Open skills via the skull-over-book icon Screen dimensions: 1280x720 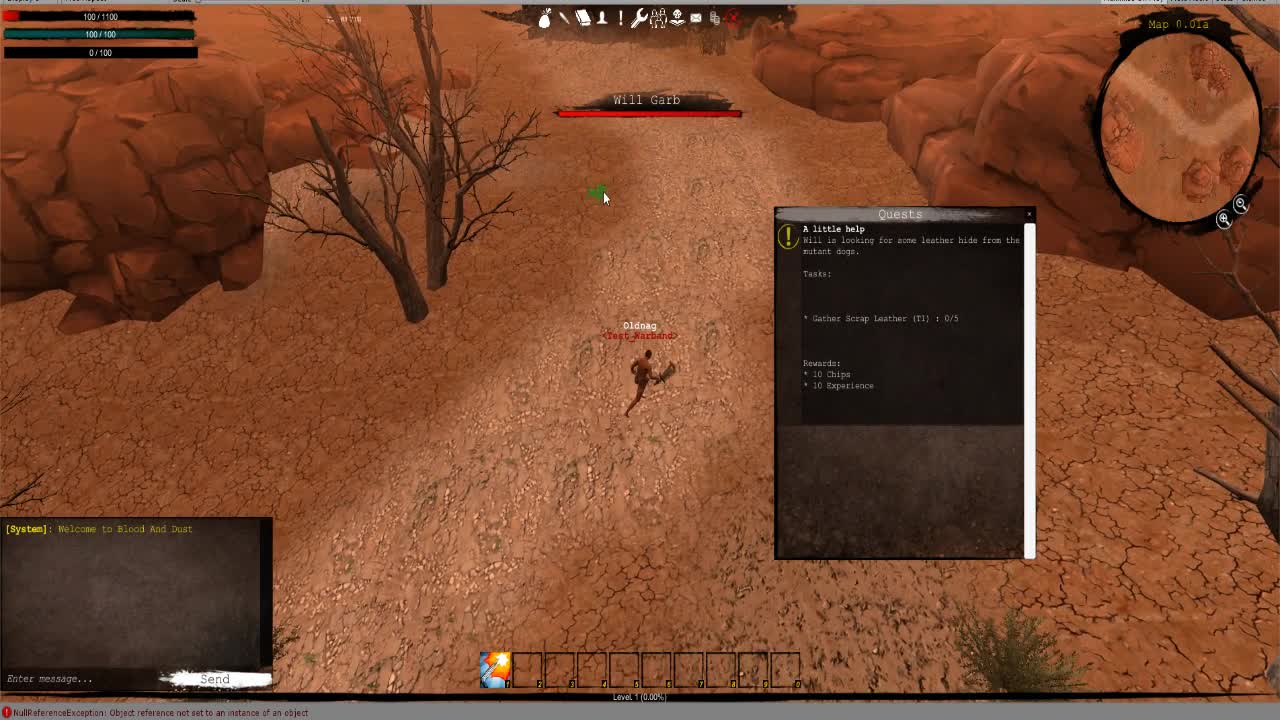678,17
